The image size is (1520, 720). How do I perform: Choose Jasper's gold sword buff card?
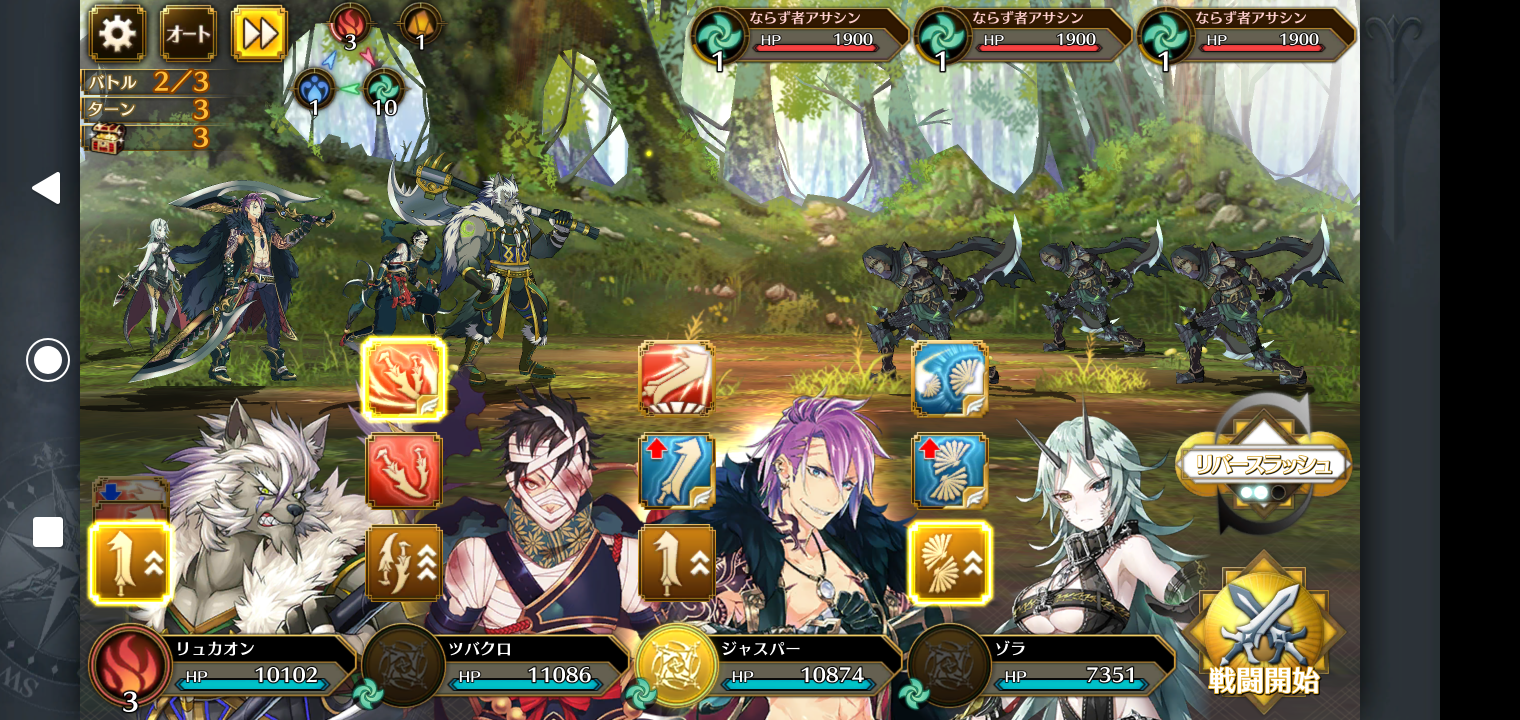coord(676,563)
